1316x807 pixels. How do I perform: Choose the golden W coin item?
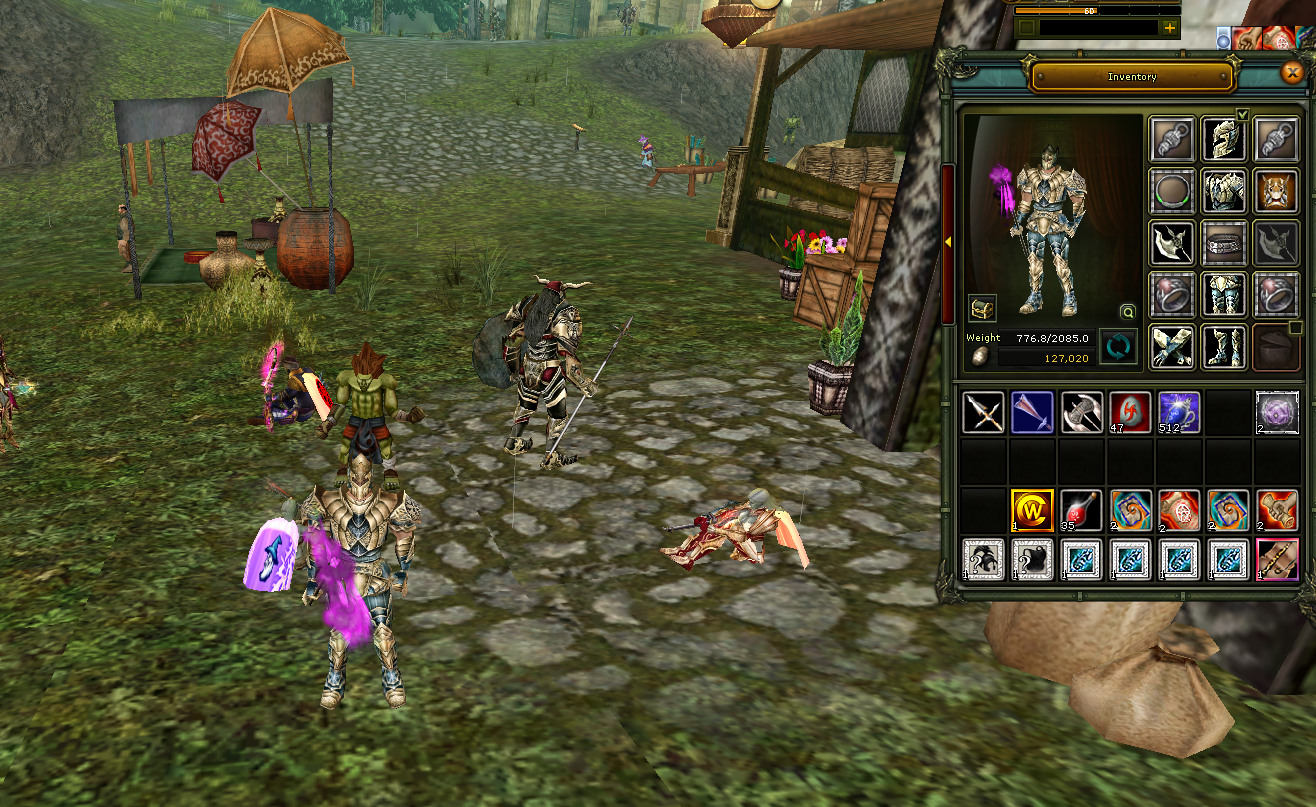[x=1032, y=510]
